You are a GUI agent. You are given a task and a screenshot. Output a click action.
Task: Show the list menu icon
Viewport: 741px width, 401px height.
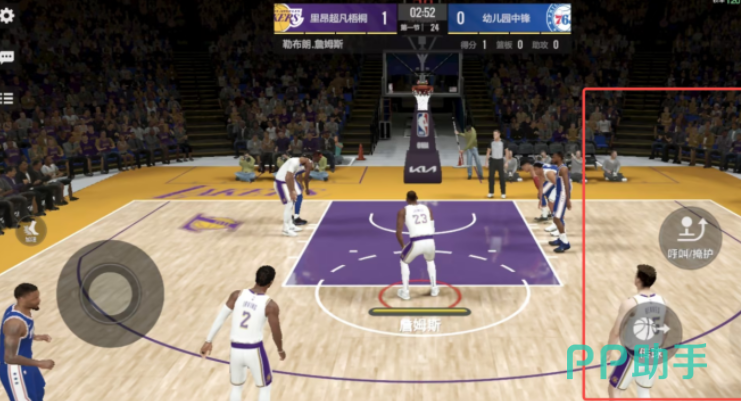coord(6,98)
